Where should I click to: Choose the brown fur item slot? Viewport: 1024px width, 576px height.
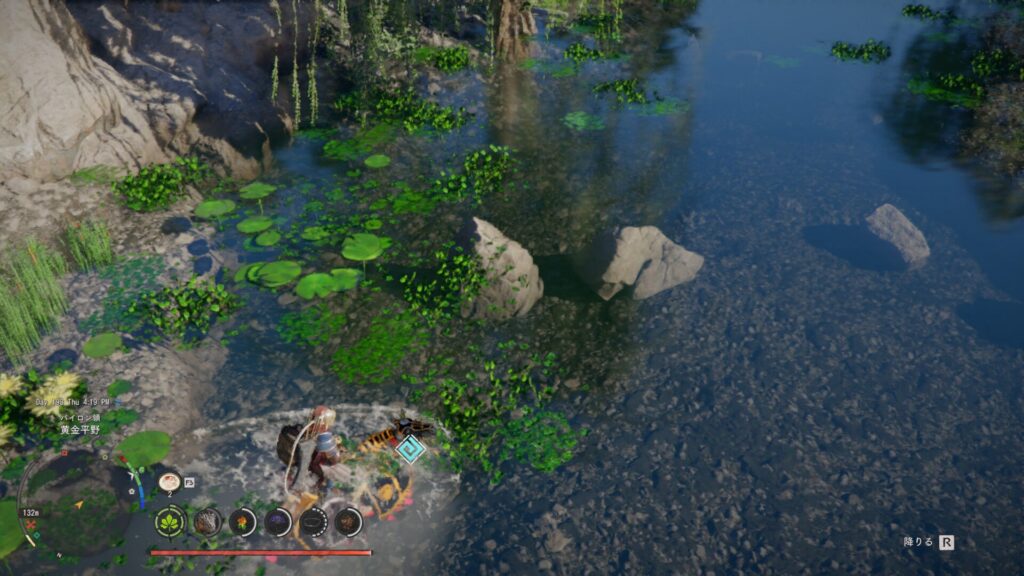coord(207,521)
